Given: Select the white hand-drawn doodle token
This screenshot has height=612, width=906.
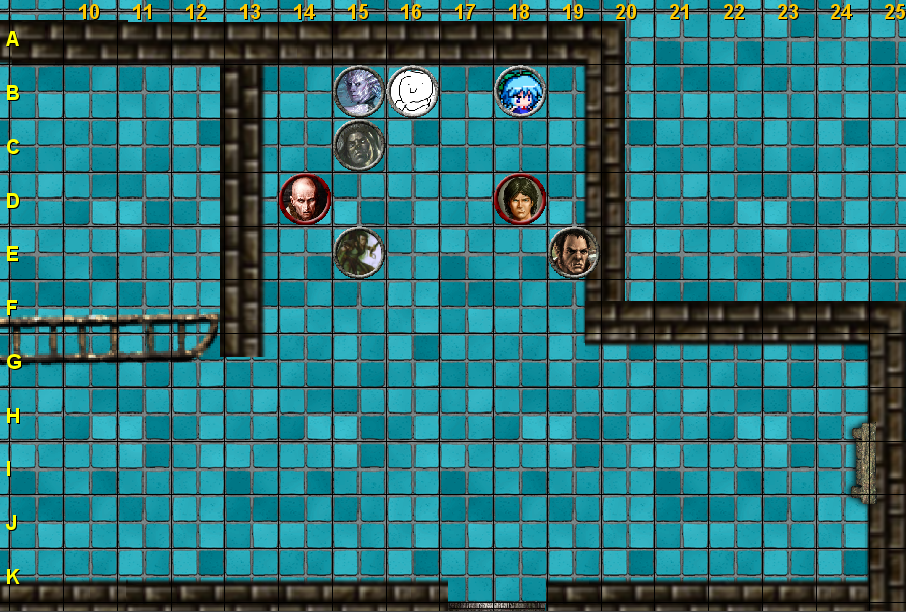Looking at the screenshot, I should [x=412, y=92].
